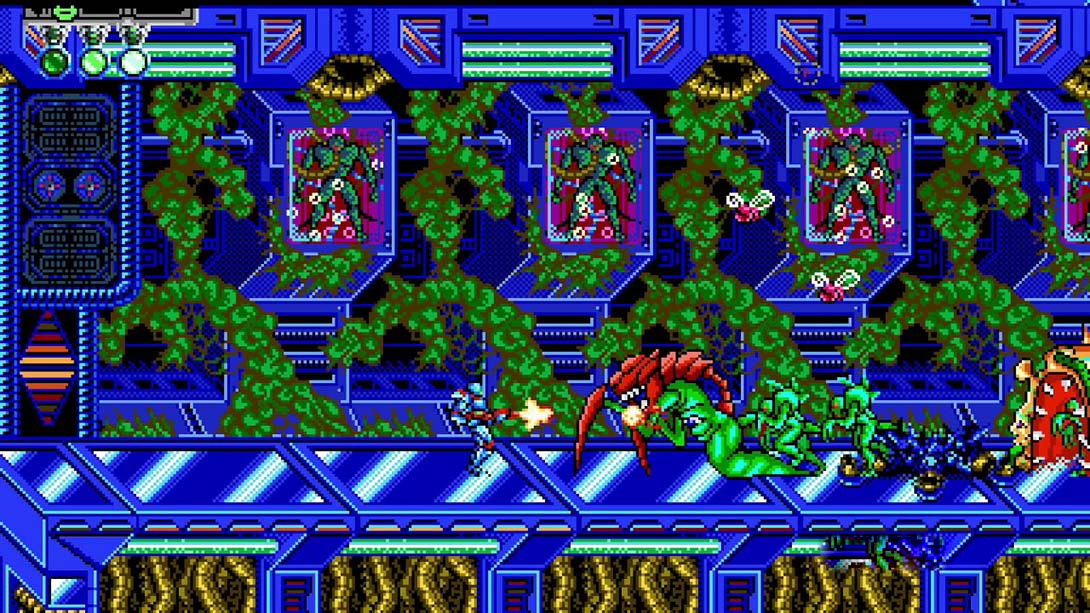Select the medium green striped orb
The width and height of the screenshot is (1090, 613).
coord(94,62)
